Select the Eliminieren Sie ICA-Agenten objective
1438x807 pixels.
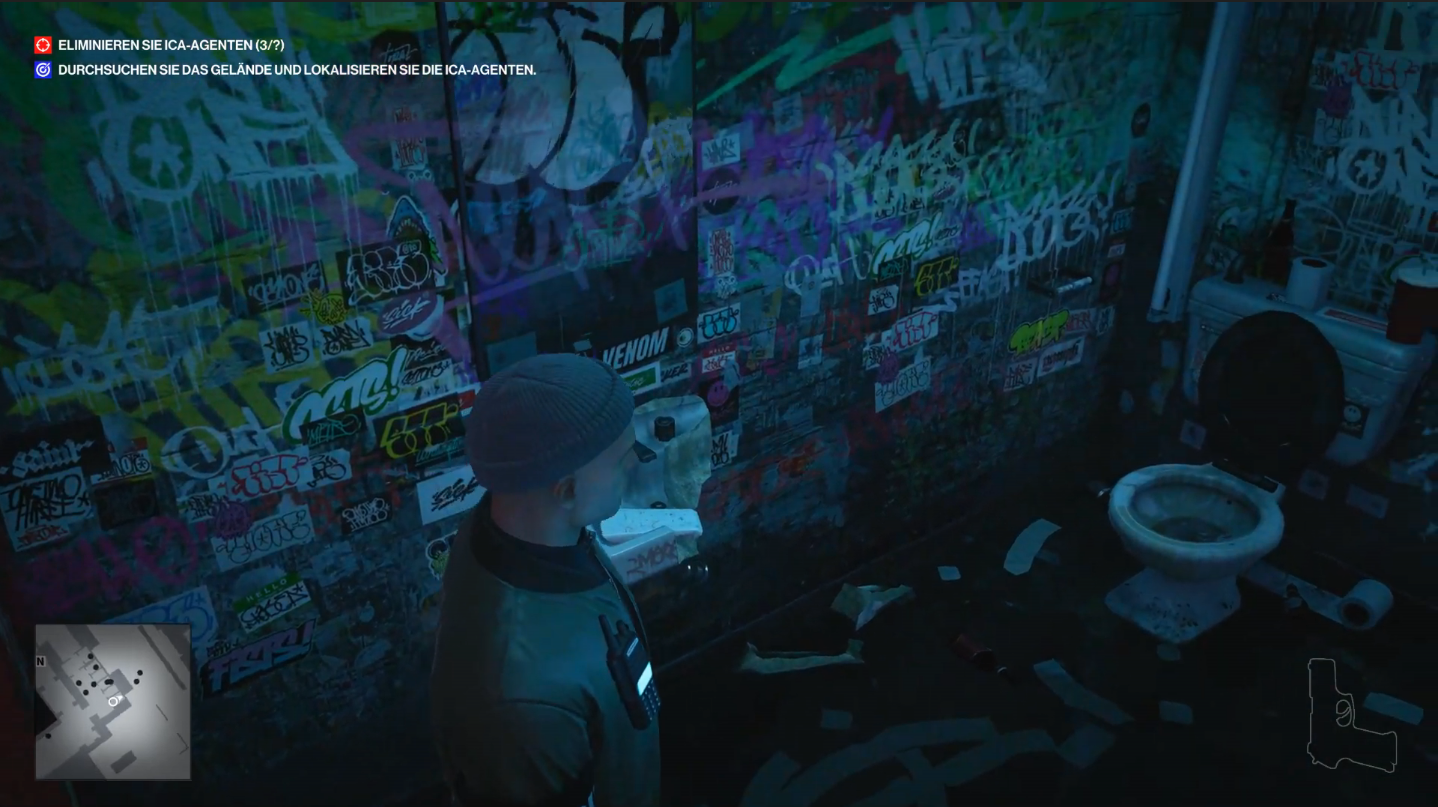[x=171, y=45]
